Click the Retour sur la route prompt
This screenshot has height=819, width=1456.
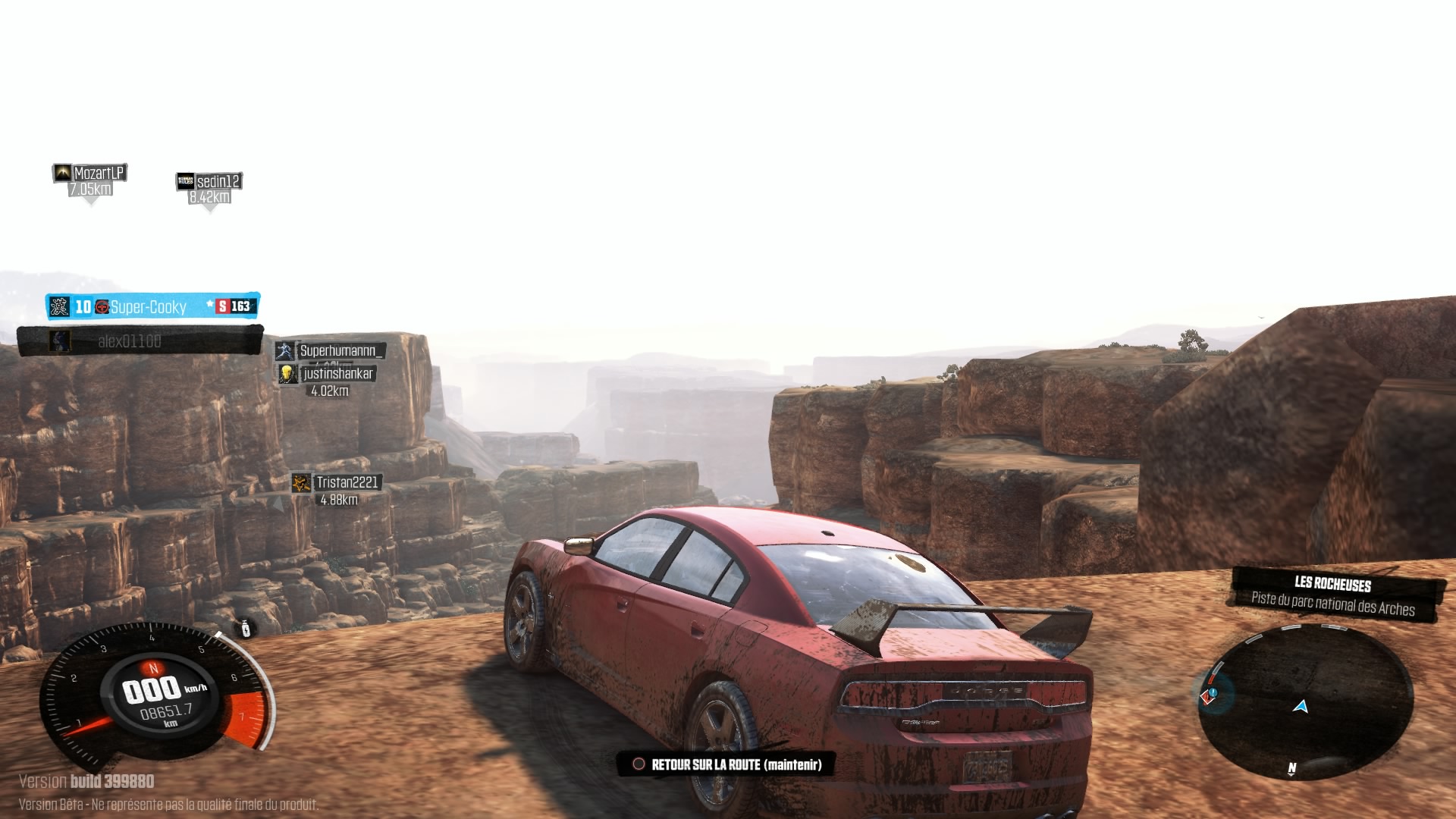click(726, 764)
